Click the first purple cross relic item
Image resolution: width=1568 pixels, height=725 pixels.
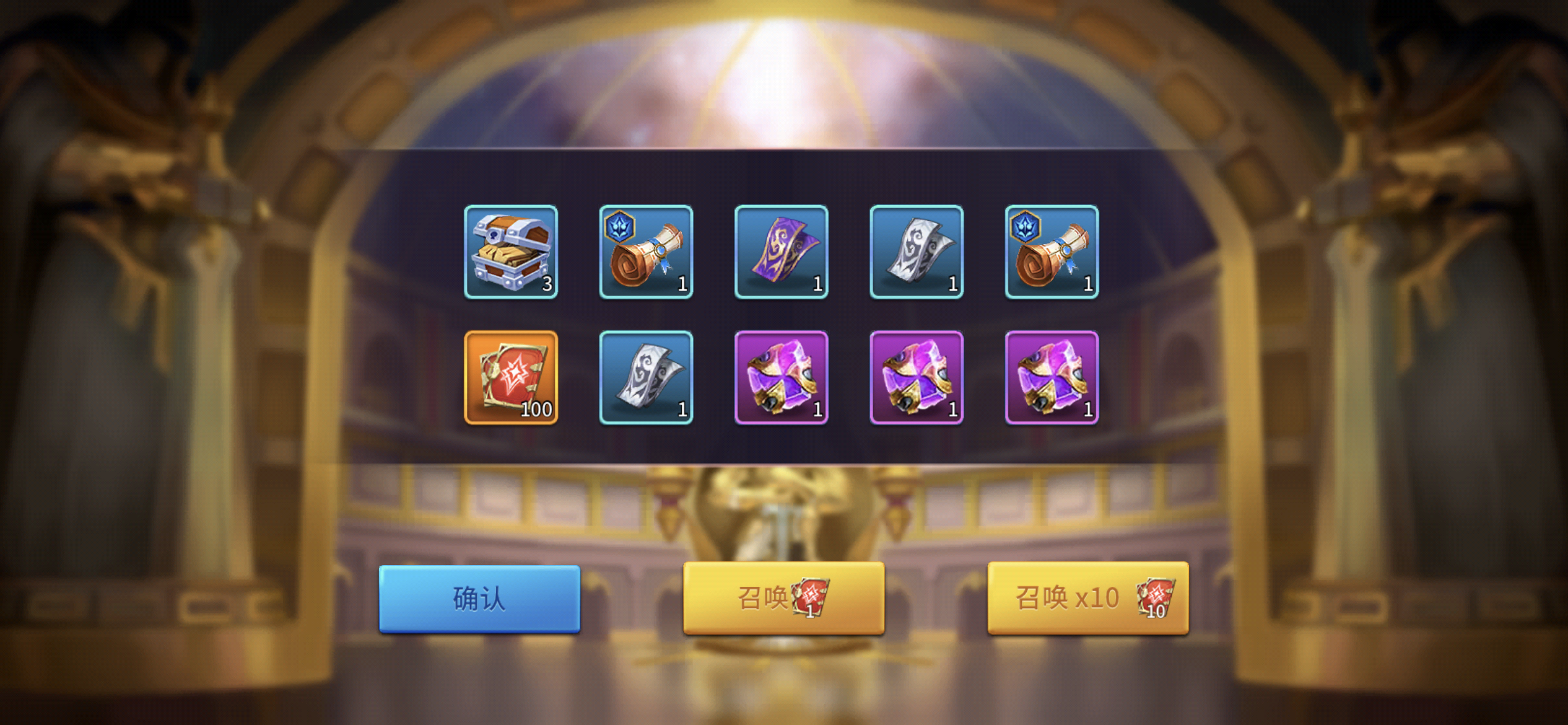pos(780,378)
